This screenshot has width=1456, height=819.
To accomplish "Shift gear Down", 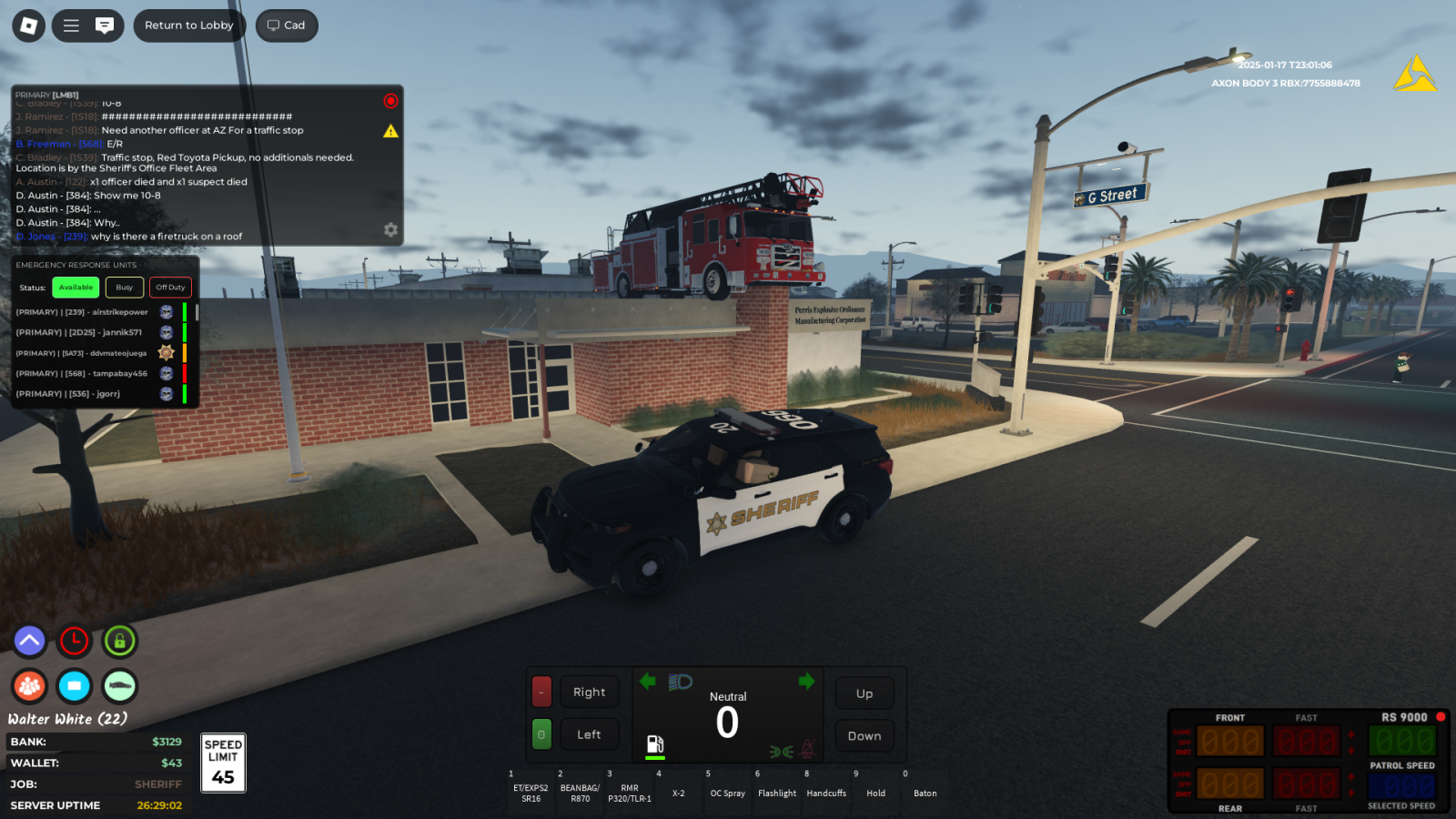I will click(x=864, y=736).
